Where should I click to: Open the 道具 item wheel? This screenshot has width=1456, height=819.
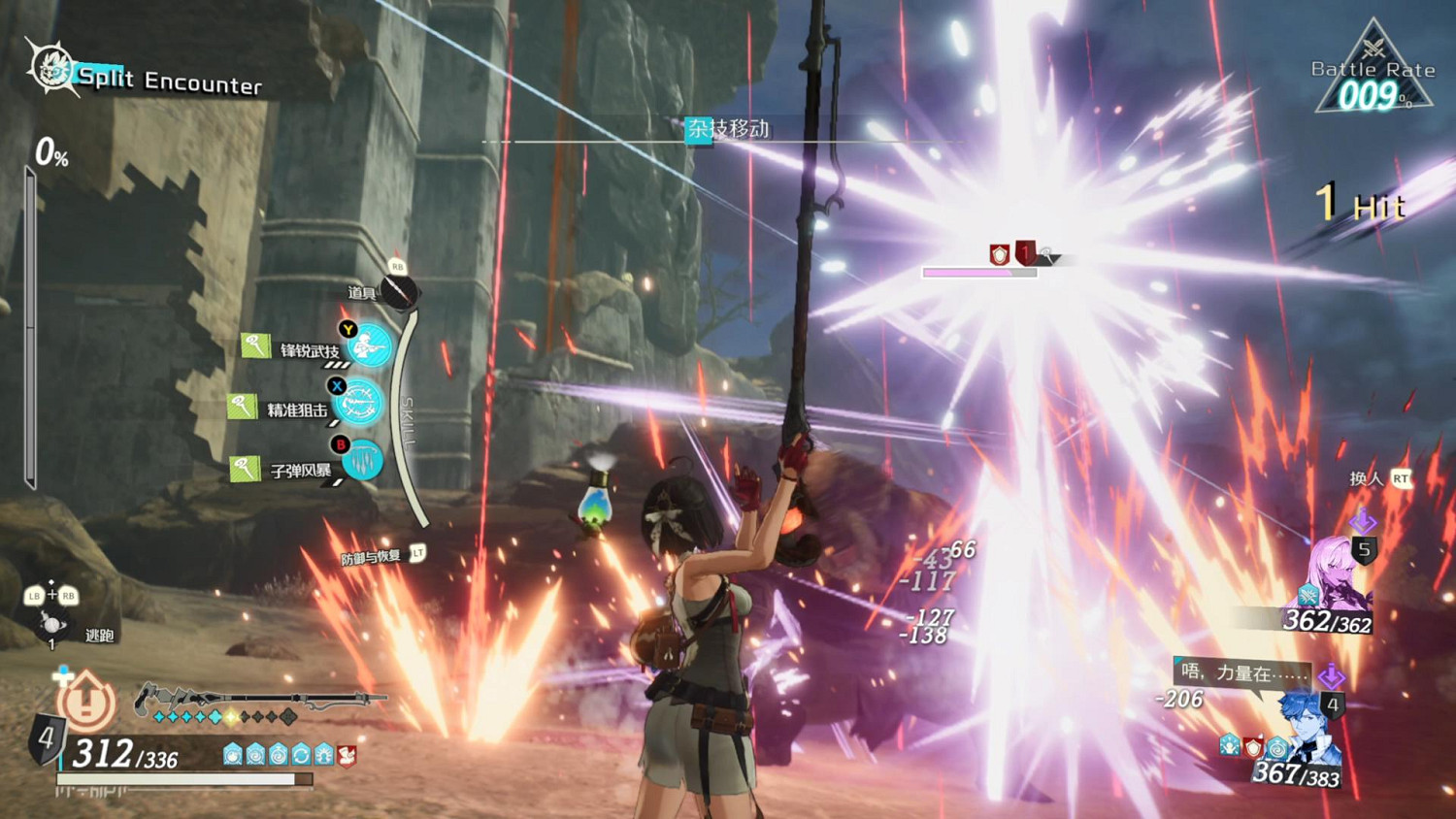click(x=398, y=290)
